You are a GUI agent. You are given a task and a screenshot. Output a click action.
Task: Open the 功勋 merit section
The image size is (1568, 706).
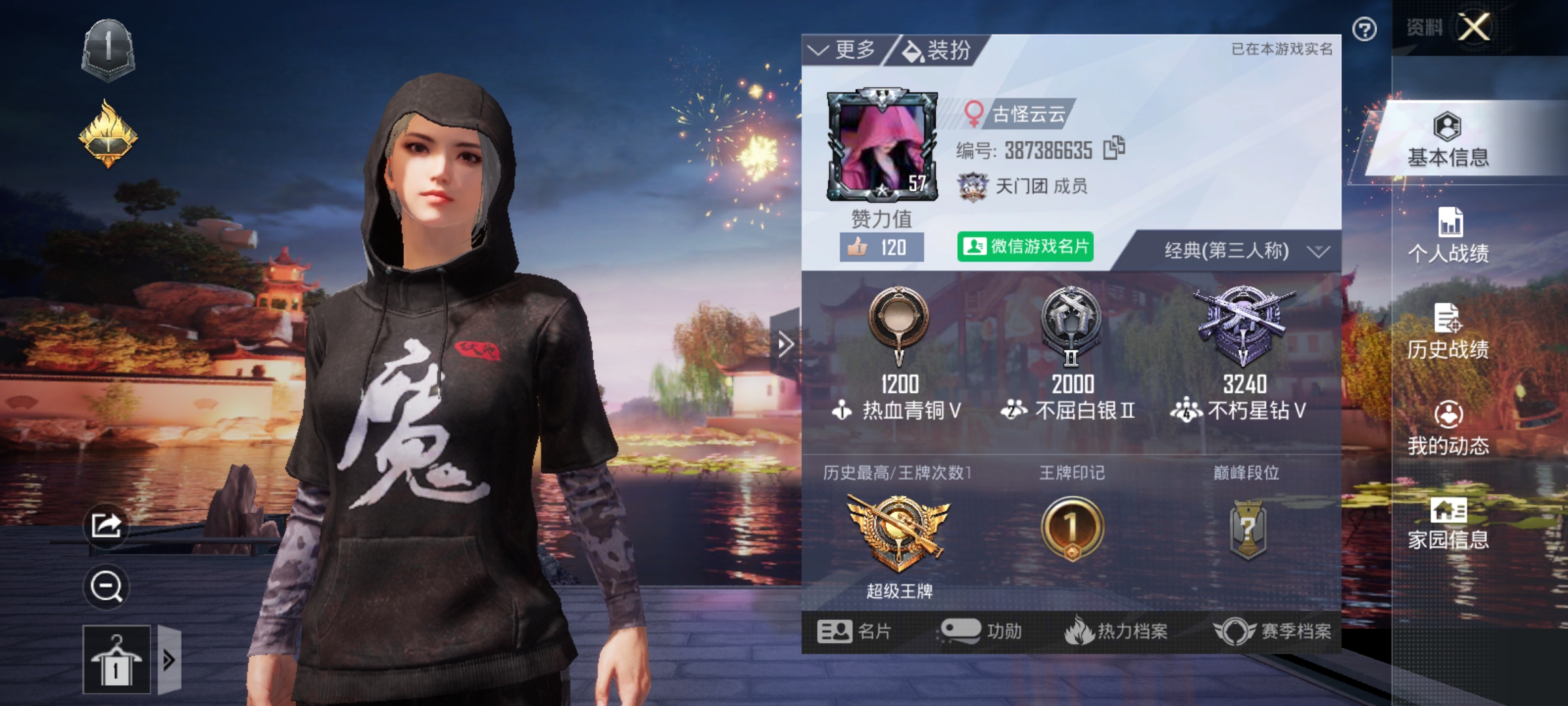coord(981,631)
